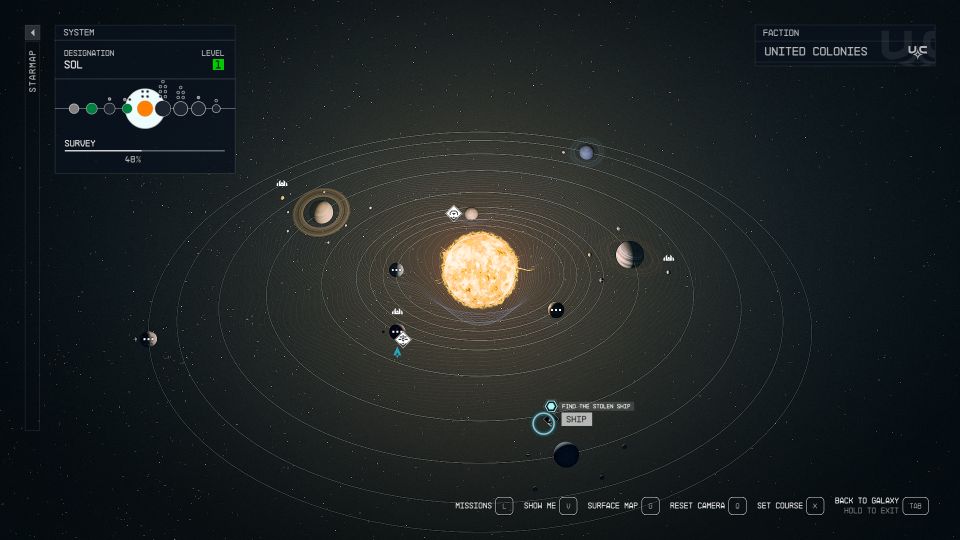Open the Missions list
The image size is (960, 540).
[504, 506]
